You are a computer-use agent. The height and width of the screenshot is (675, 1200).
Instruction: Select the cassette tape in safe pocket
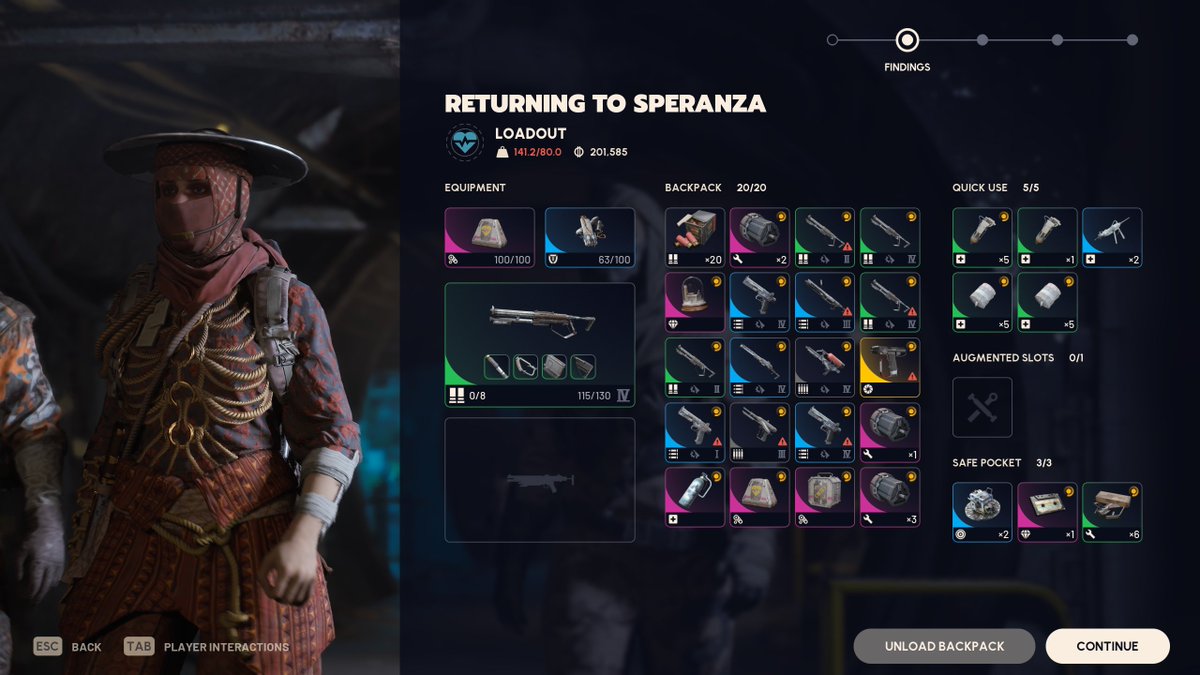pos(1047,512)
